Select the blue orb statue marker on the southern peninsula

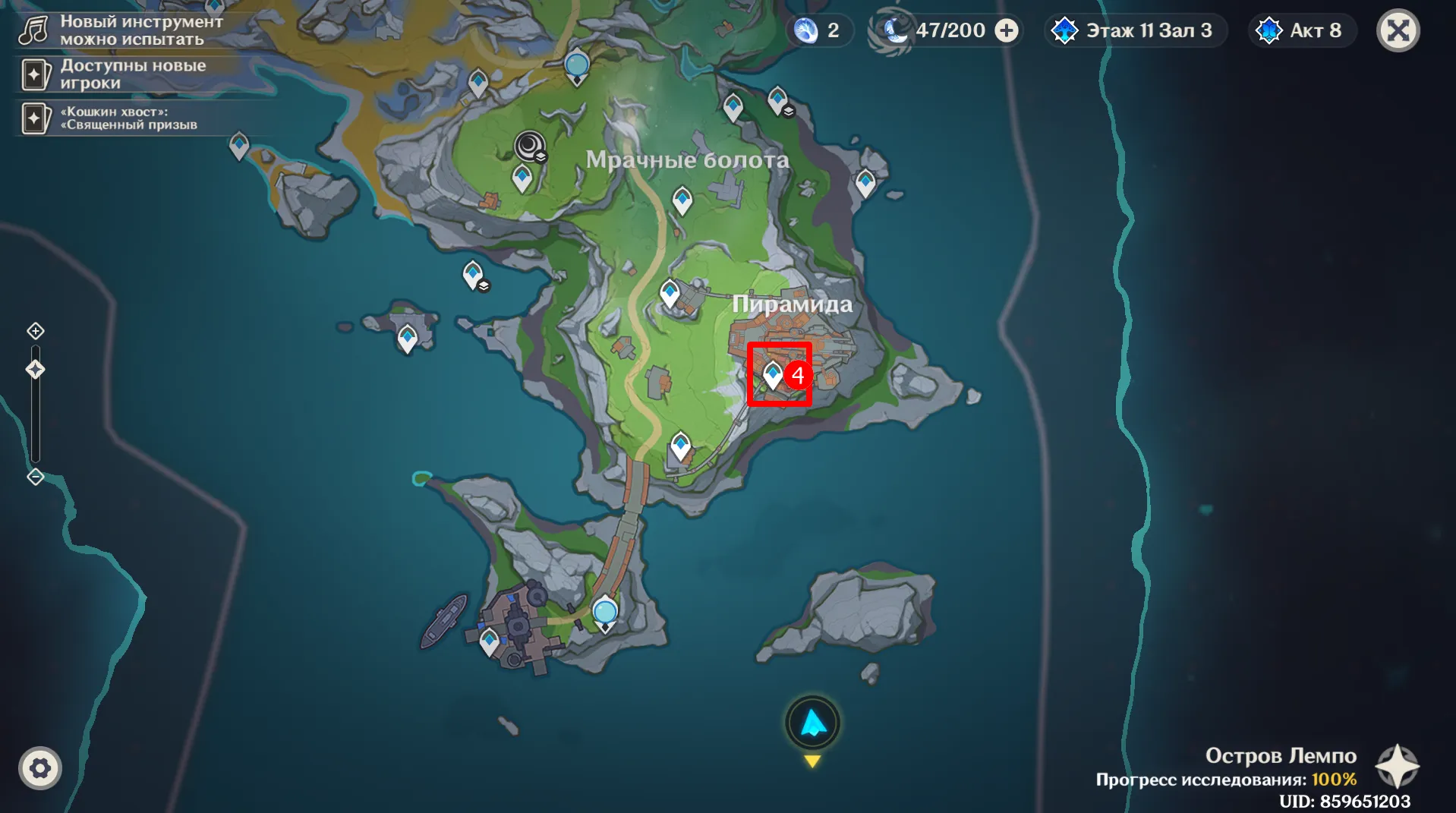(x=605, y=613)
